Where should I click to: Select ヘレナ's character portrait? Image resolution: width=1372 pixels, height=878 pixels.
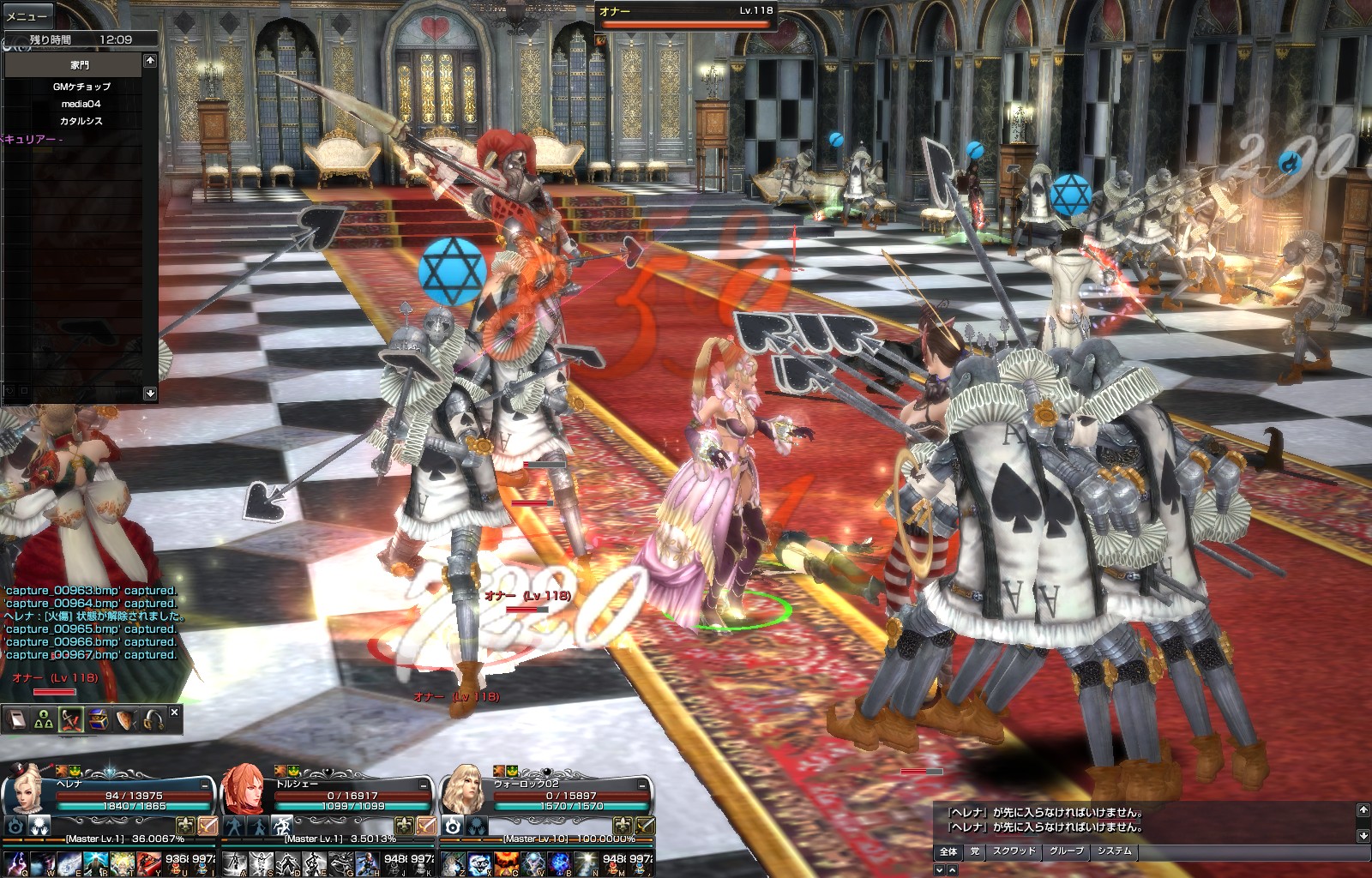coord(27,789)
